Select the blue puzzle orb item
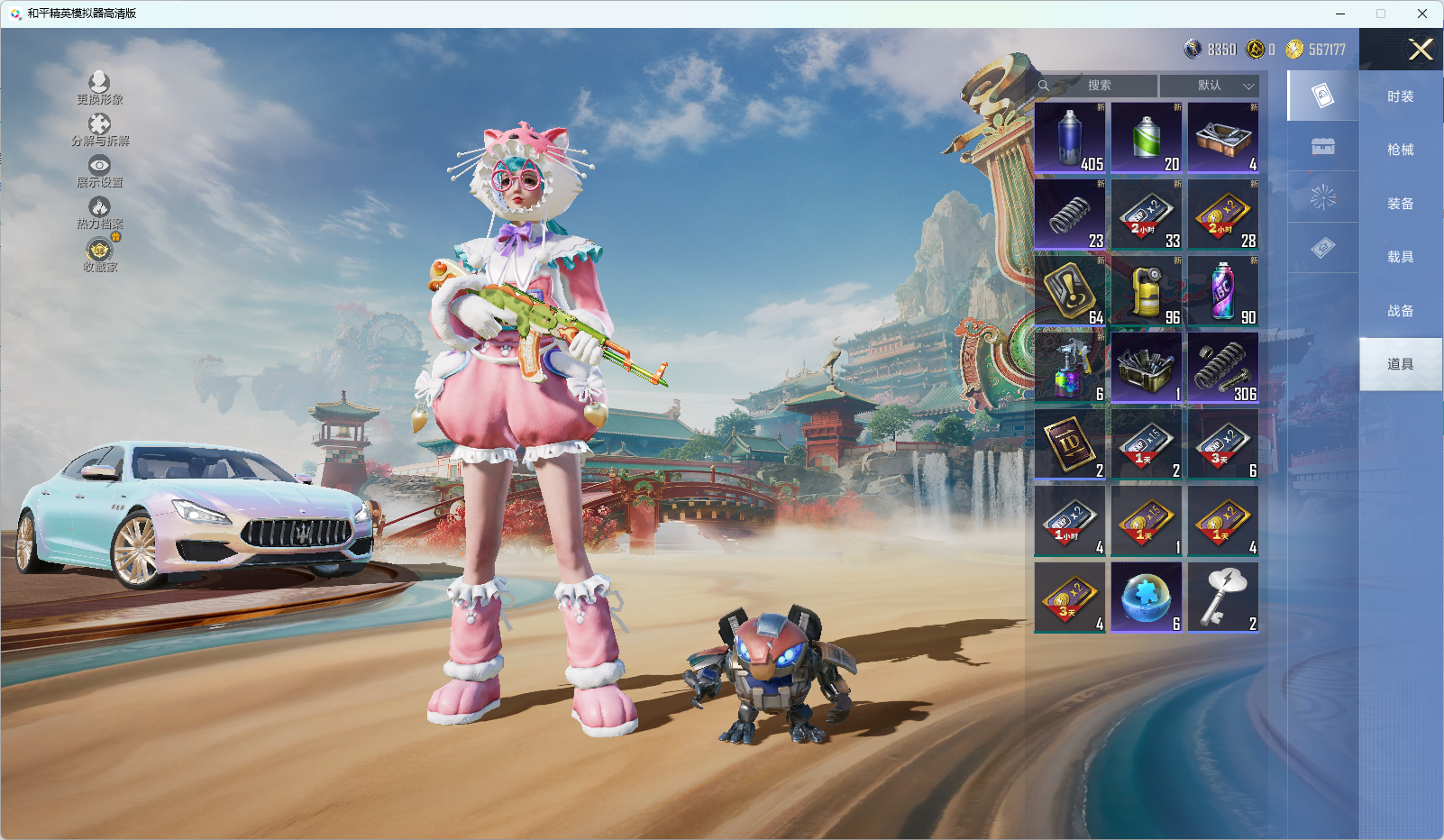The width and height of the screenshot is (1444, 840). 1147,598
